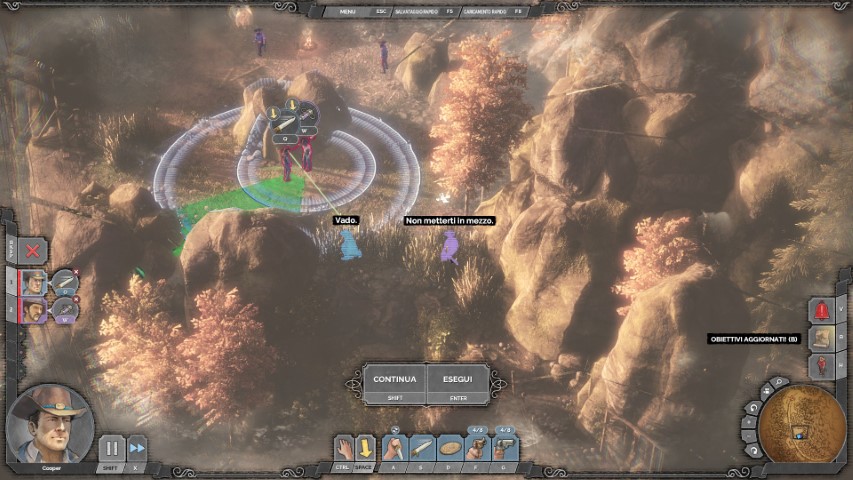Click the Esegui button
This screenshot has width=853, height=480.
[x=458, y=380]
